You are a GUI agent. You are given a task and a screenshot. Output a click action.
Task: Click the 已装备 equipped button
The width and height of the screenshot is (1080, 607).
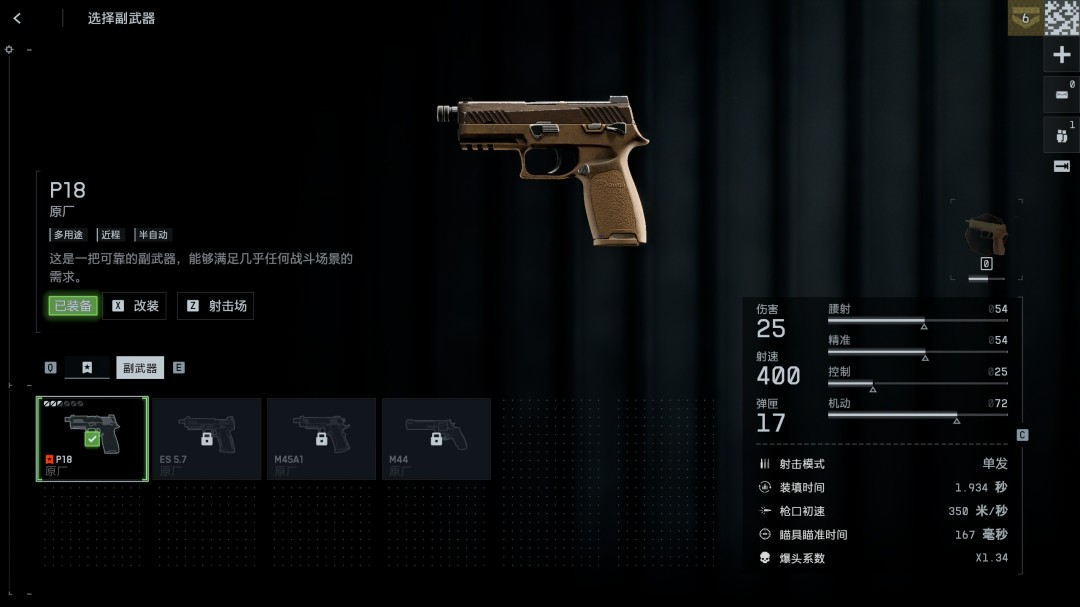coord(73,306)
